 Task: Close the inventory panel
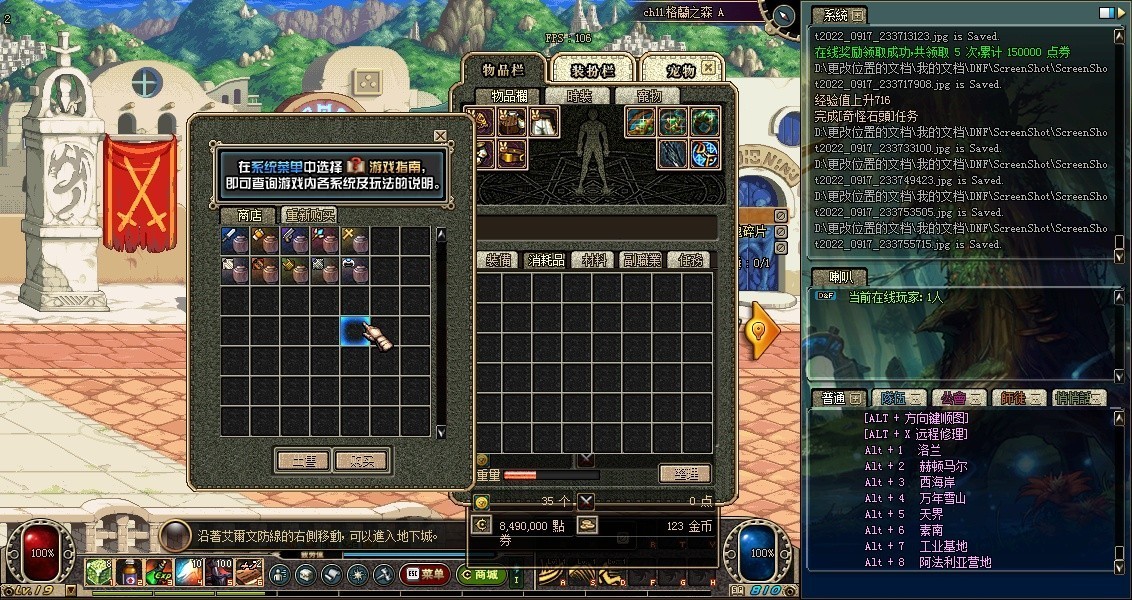(x=708, y=68)
